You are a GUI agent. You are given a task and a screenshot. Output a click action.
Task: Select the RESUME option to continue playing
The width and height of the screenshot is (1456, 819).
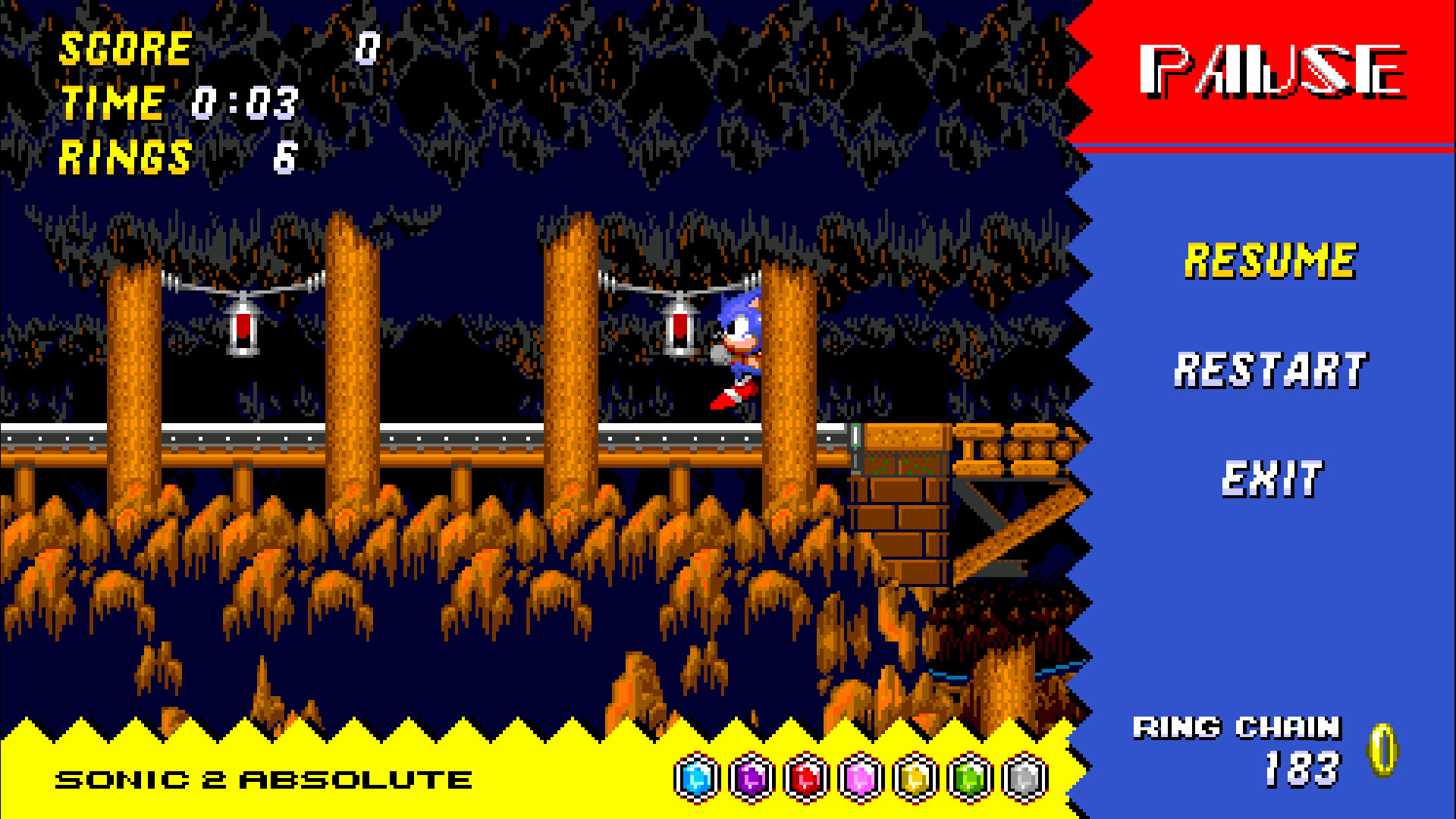(x=1268, y=259)
